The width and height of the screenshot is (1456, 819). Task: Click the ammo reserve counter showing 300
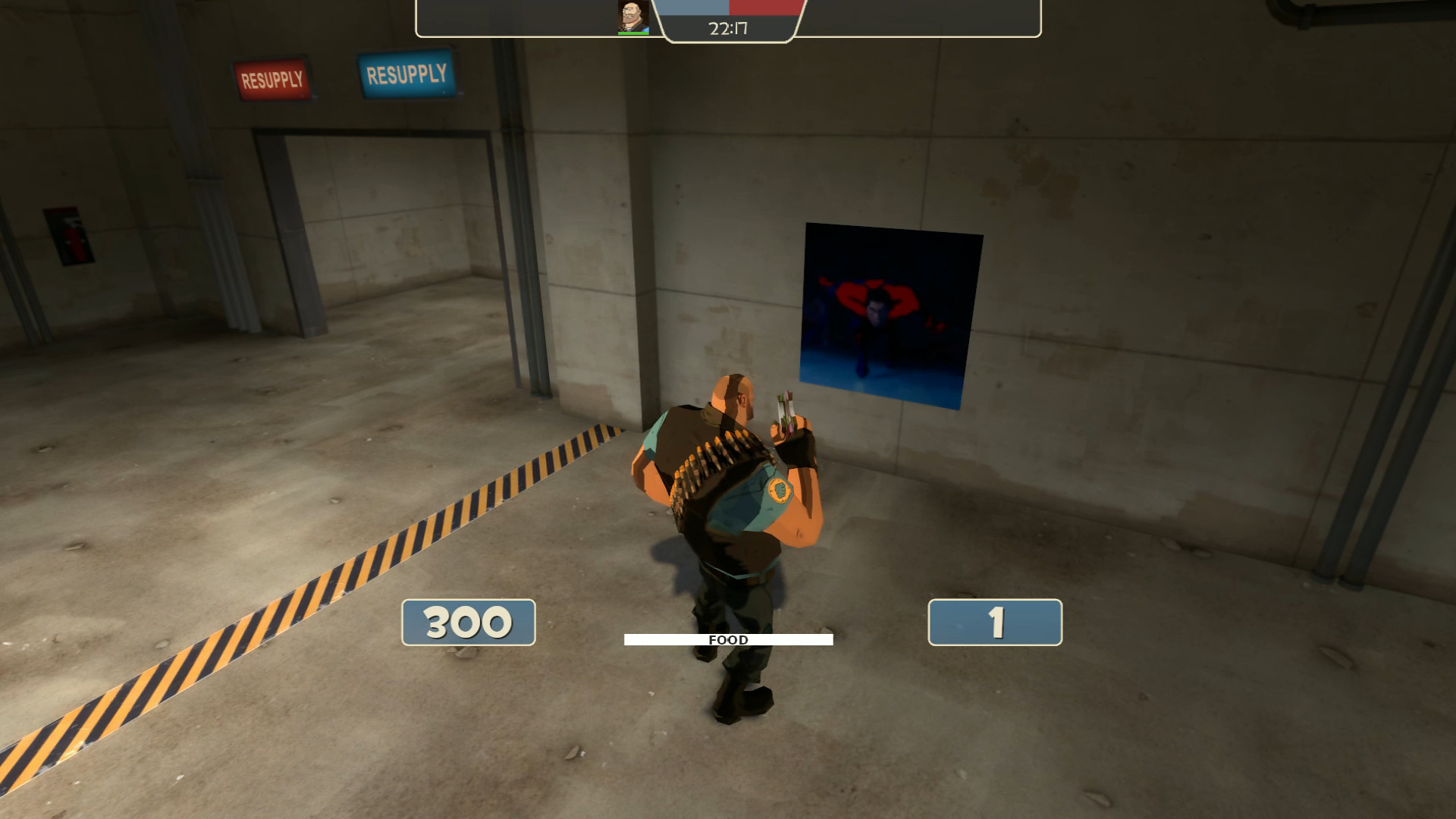(x=468, y=623)
